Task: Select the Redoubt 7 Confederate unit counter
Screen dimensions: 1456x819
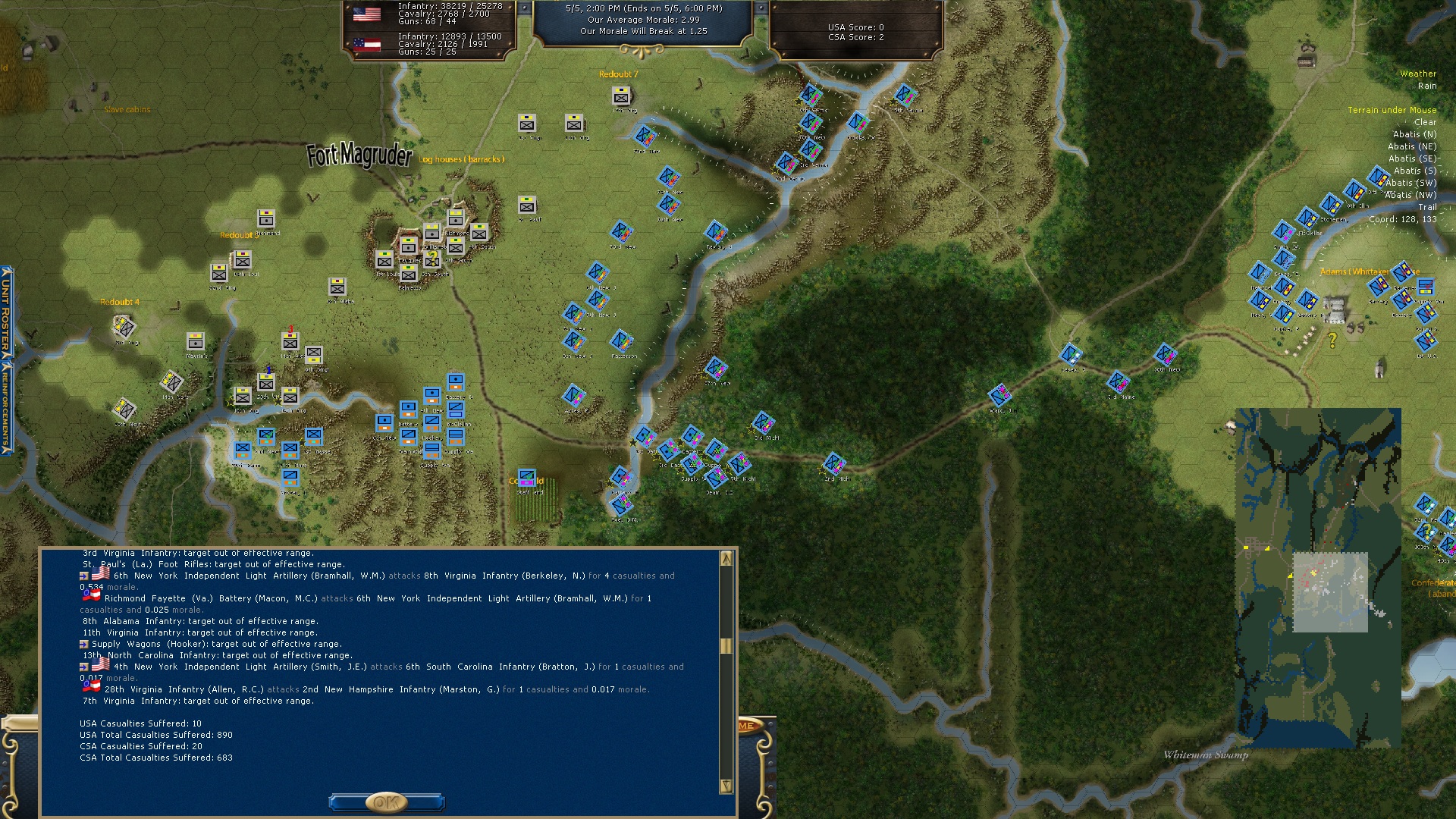Action: pos(621,96)
